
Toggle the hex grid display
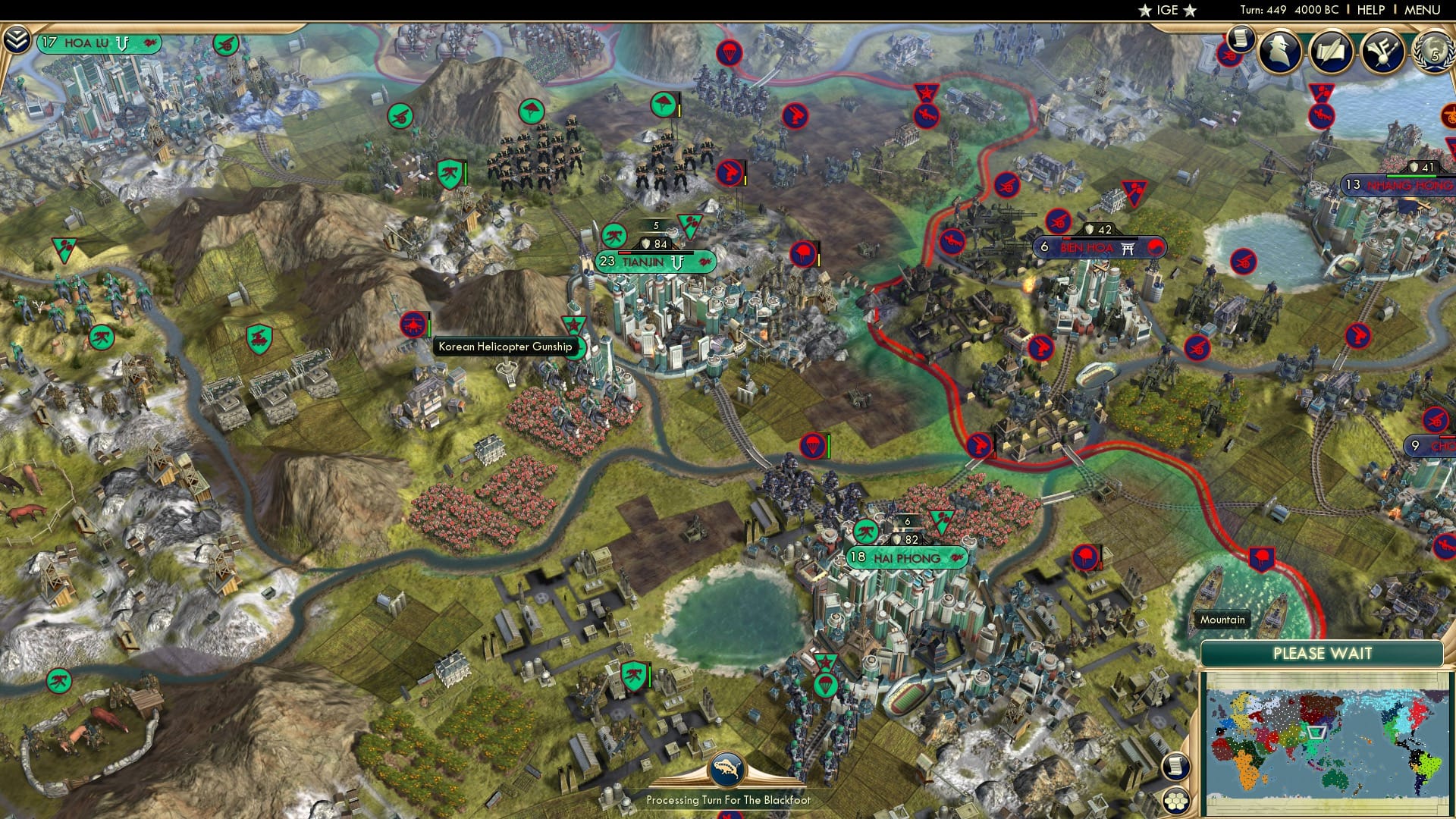[x=1175, y=802]
